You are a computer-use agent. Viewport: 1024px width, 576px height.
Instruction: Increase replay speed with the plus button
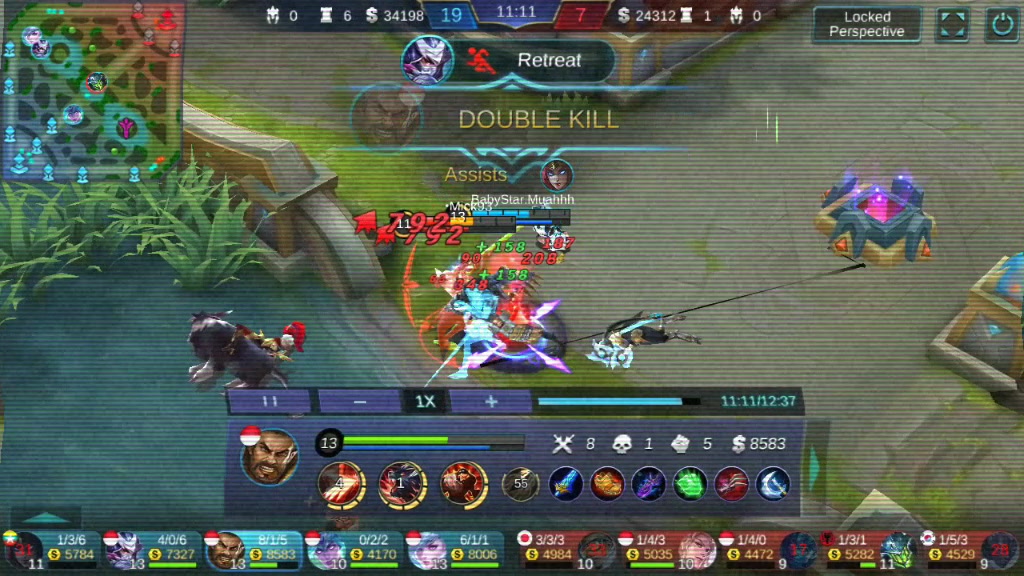pyautogui.click(x=490, y=401)
